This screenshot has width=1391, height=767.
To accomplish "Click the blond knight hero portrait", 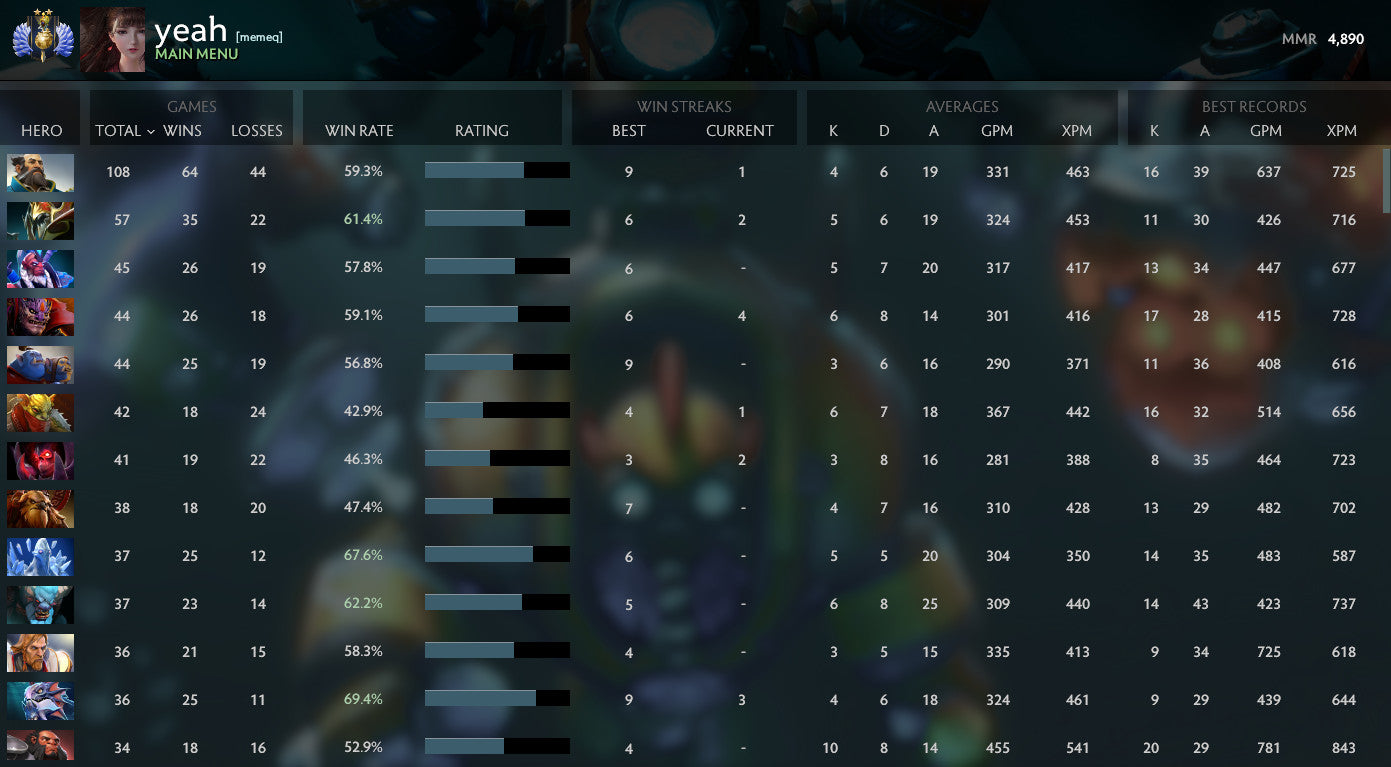I will click(40, 652).
